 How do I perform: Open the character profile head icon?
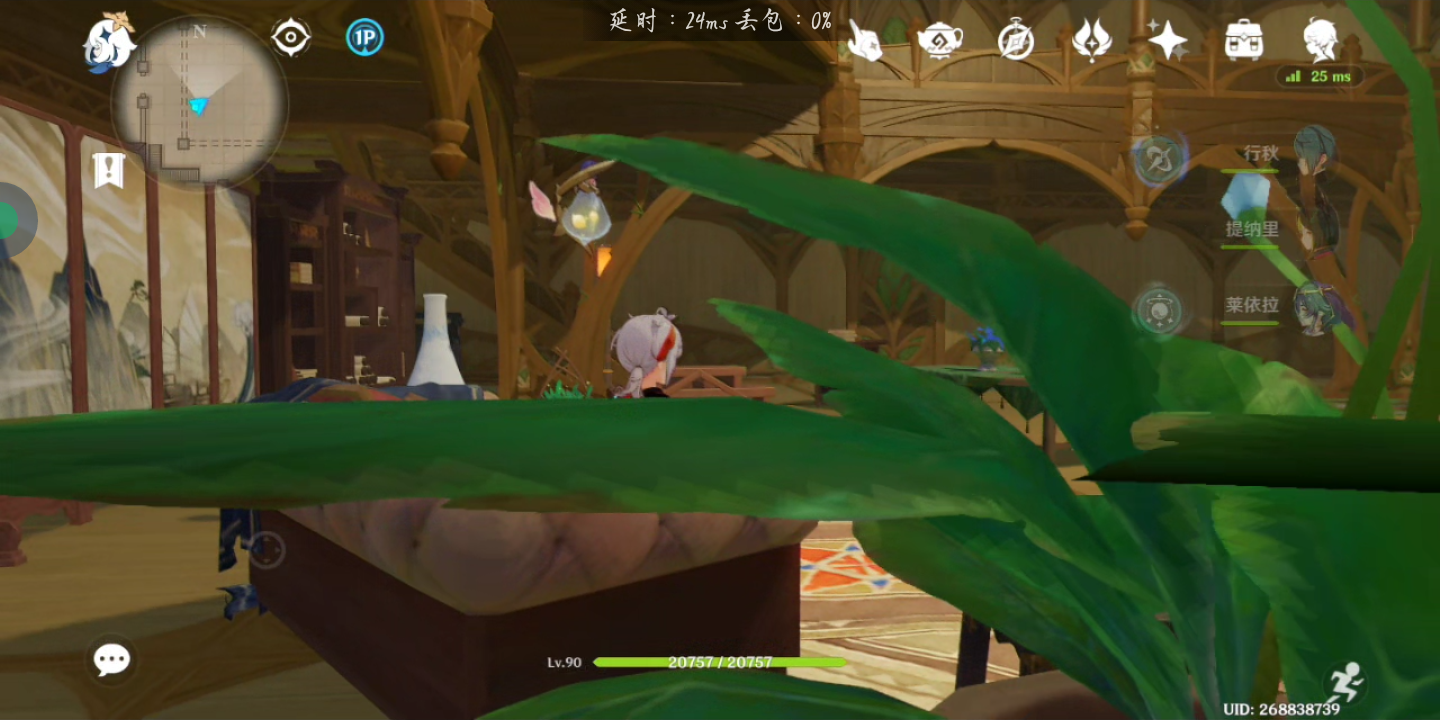click(x=1320, y=40)
